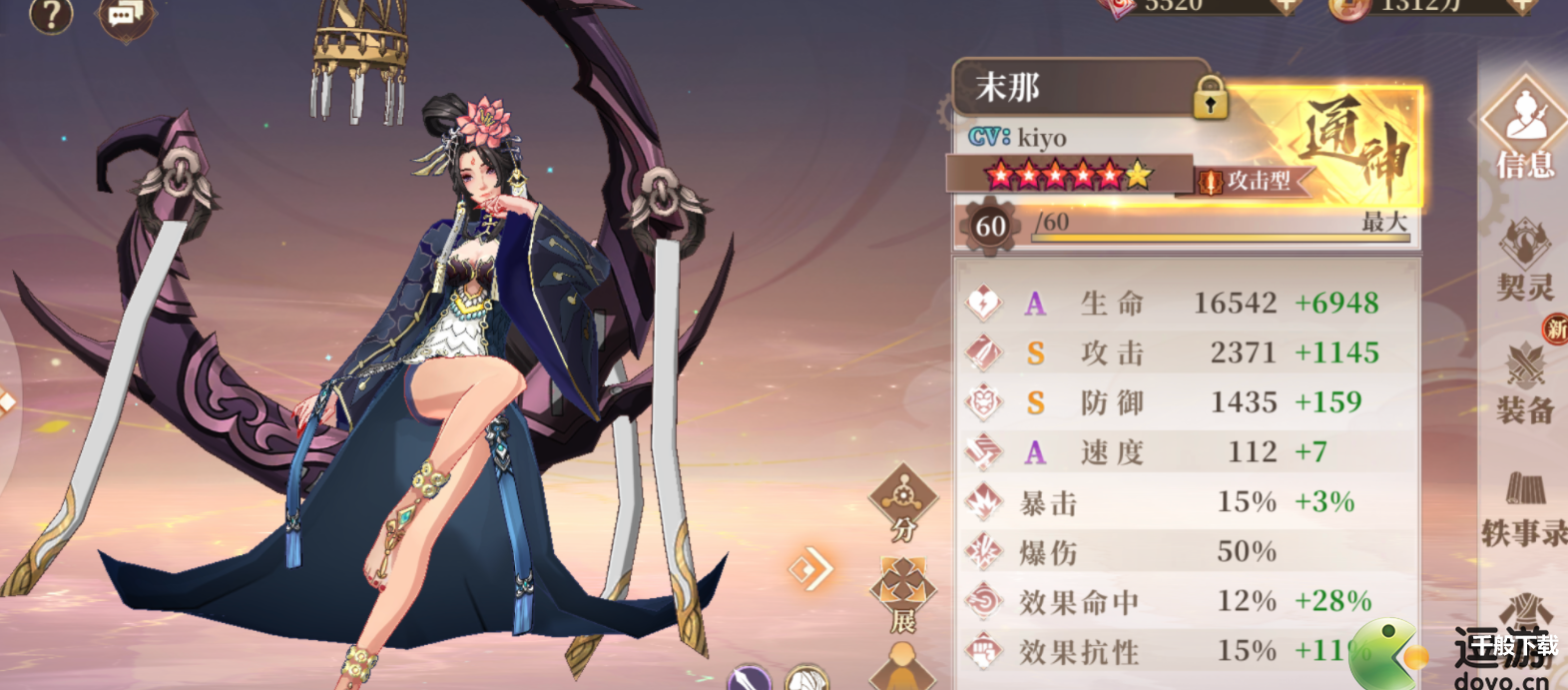Toggle the gold padlock beside 末那

1210,99
